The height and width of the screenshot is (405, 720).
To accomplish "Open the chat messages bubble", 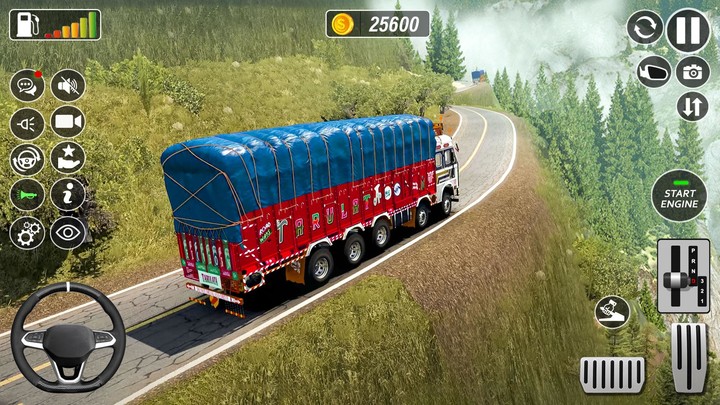I will point(27,86).
